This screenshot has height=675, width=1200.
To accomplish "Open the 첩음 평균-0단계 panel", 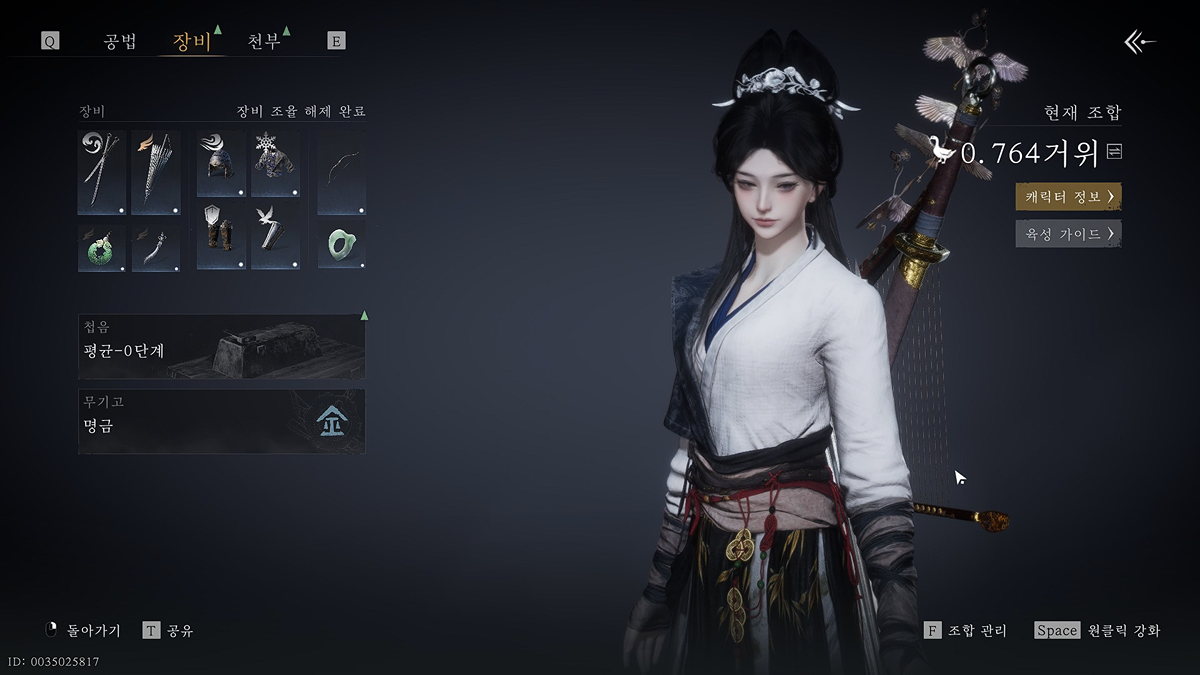I will [x=221, y=346].
